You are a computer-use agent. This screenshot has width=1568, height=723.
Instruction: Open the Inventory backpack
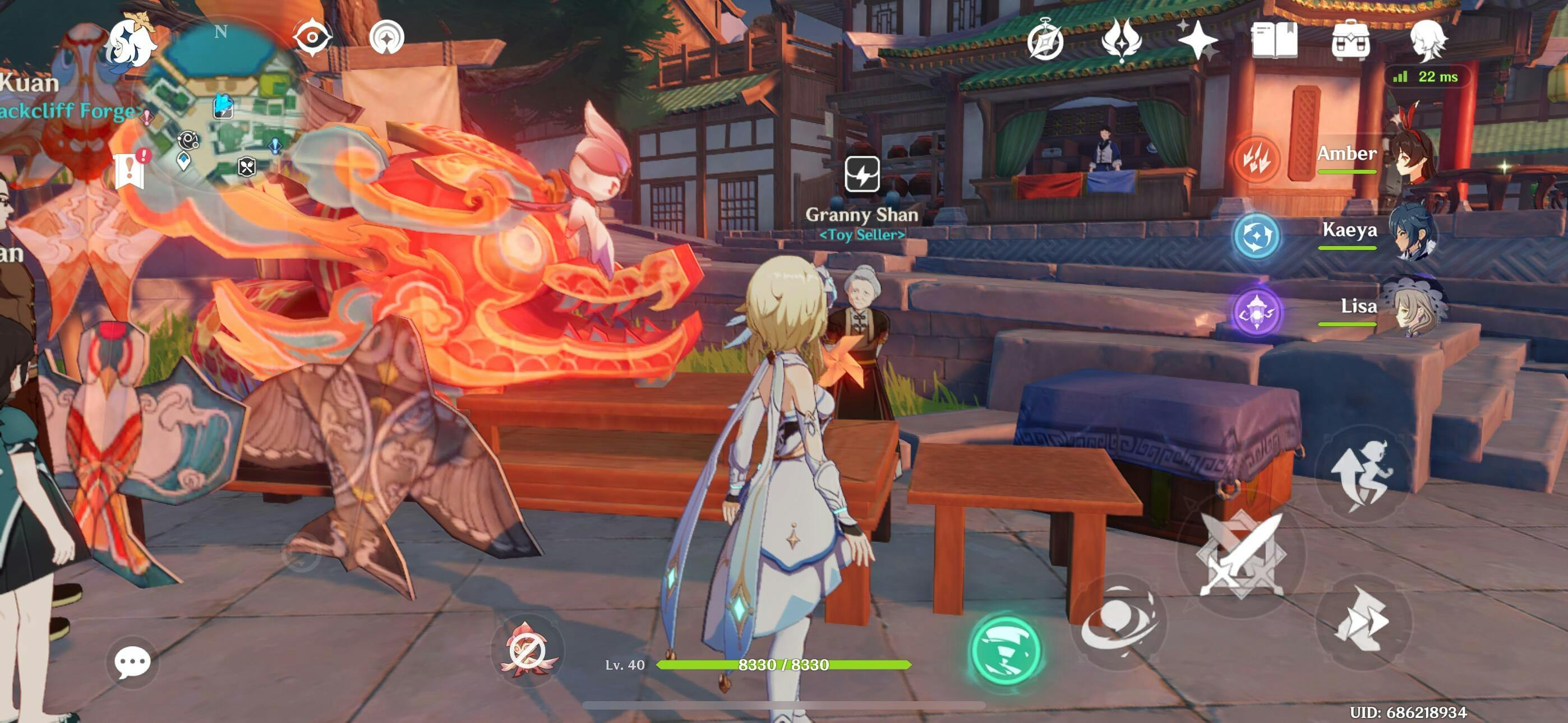(x=1350, y=41)
